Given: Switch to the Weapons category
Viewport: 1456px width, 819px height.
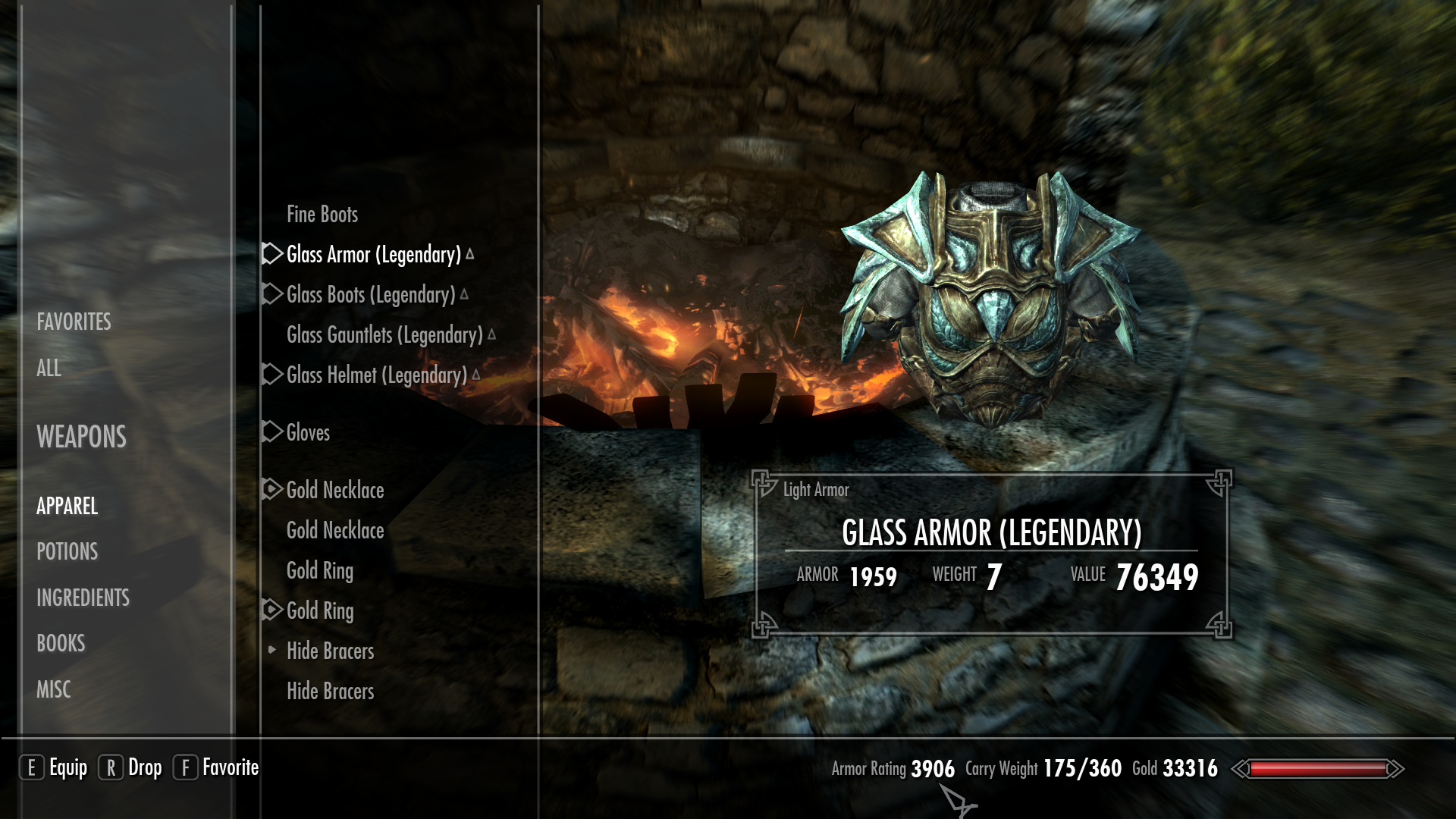Looking at the screenshot, I should tap(81, 438).
